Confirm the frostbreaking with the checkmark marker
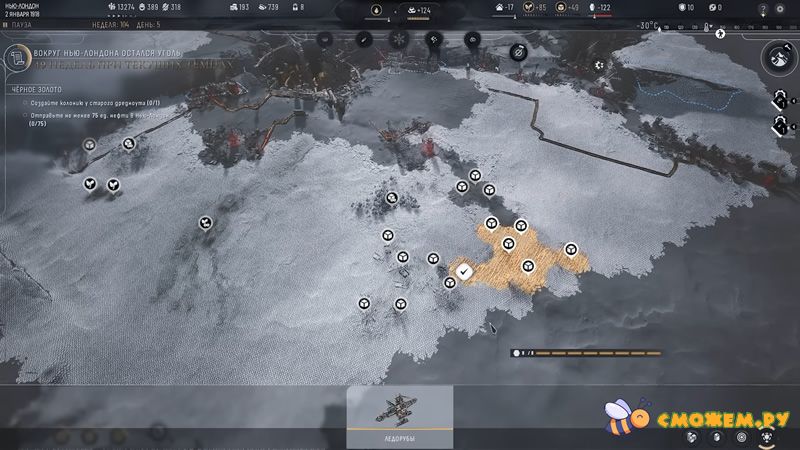The width and height of the screenshot is (800, 450). [x=464, y=270]
